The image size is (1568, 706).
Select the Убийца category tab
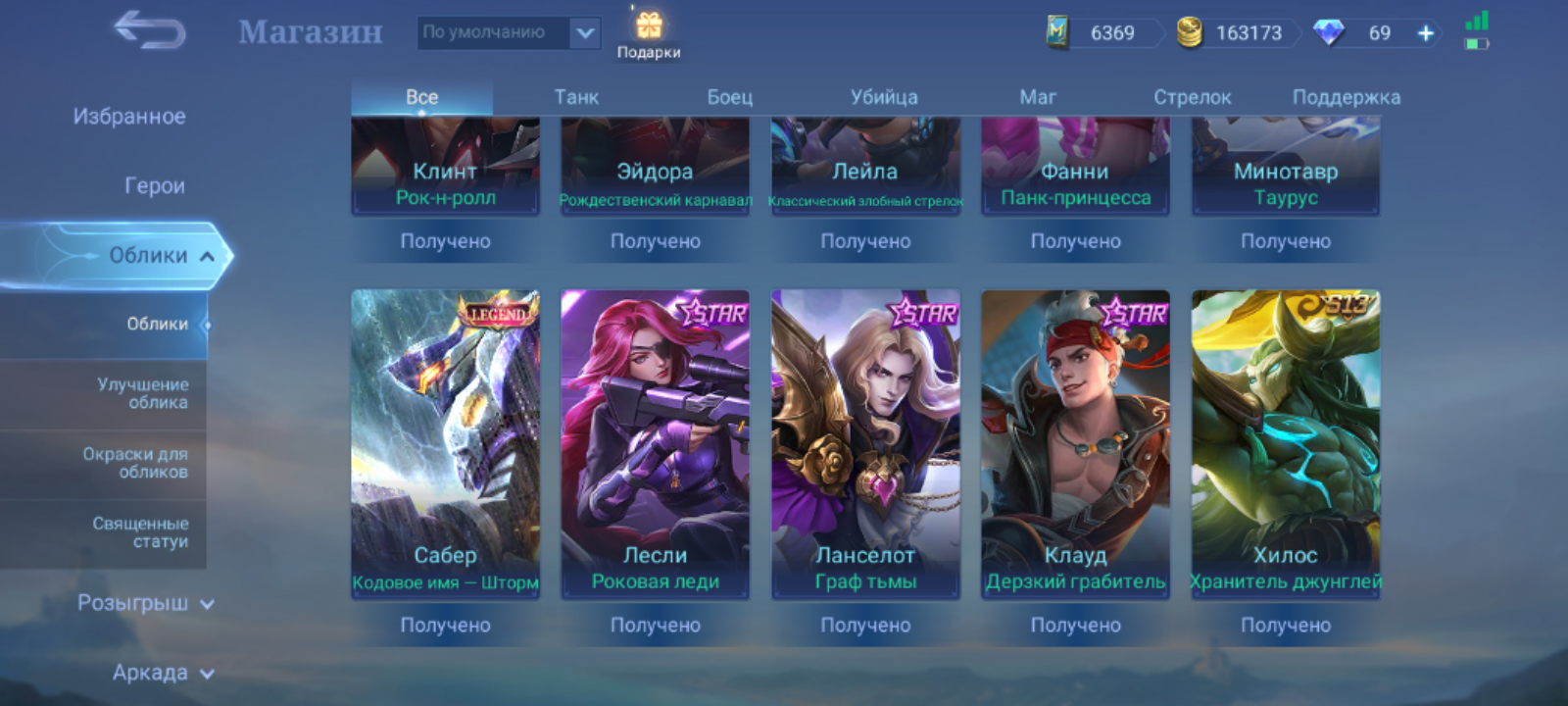(x=884, y=97)
